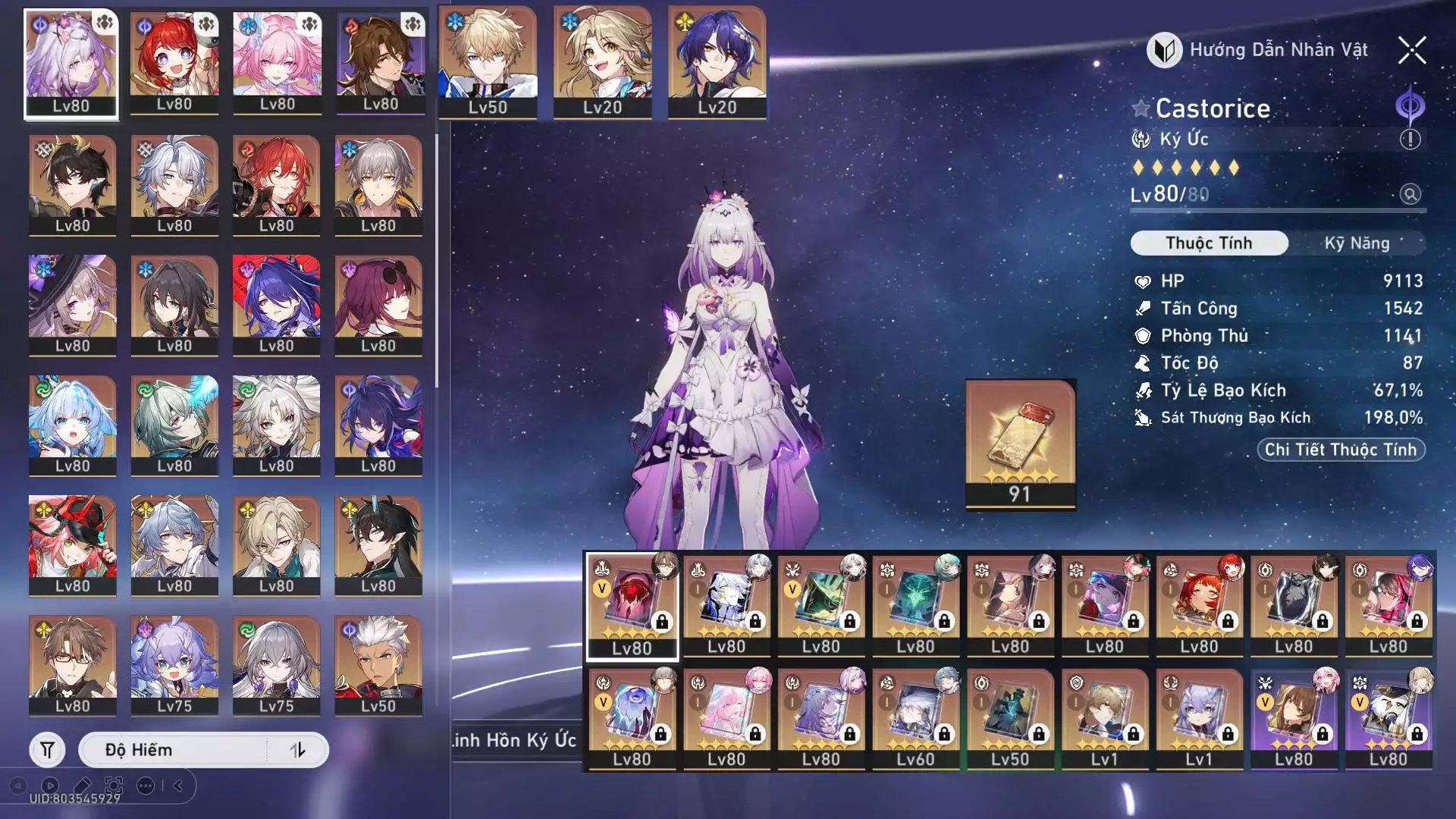Select the selected red Lv80 light cone
This screenshot has width=1456, height=819.
pyautogui.click(x=632, y=606)
